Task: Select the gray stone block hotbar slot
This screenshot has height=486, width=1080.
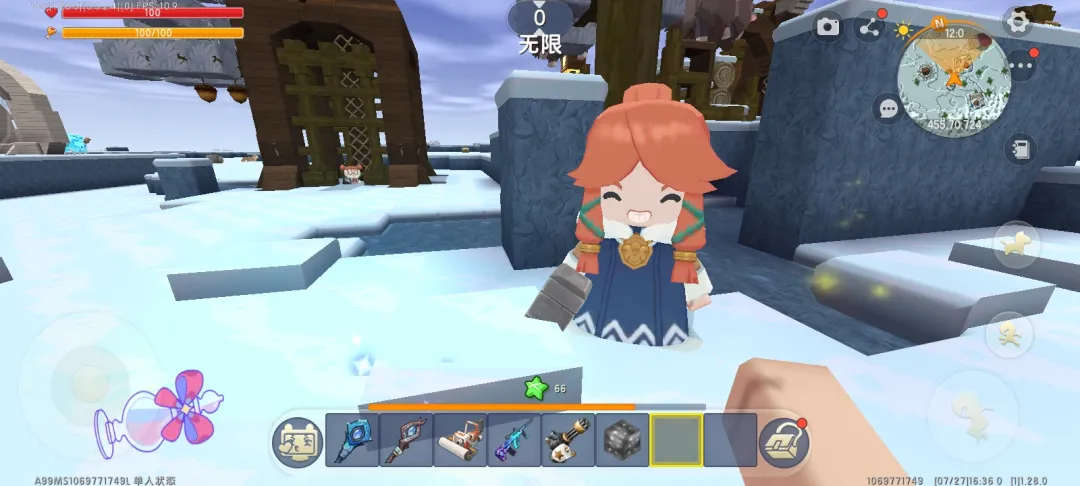Action: coord(622,440)
